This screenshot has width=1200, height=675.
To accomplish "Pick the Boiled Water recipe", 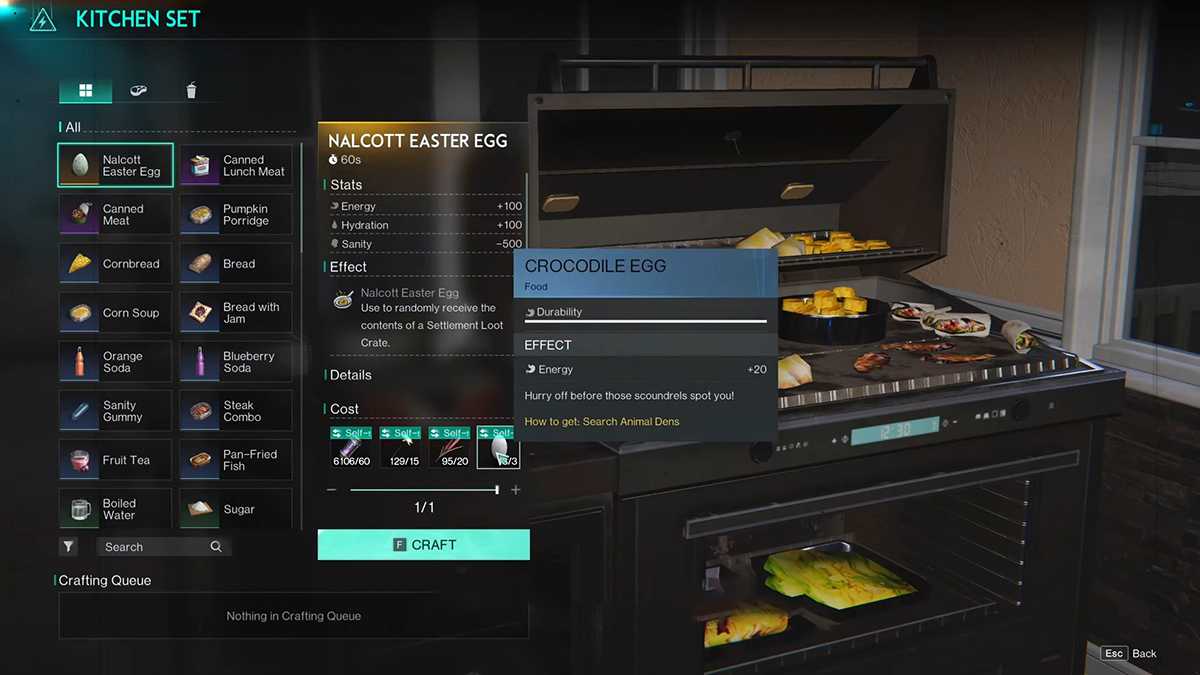I will (115, 509).
